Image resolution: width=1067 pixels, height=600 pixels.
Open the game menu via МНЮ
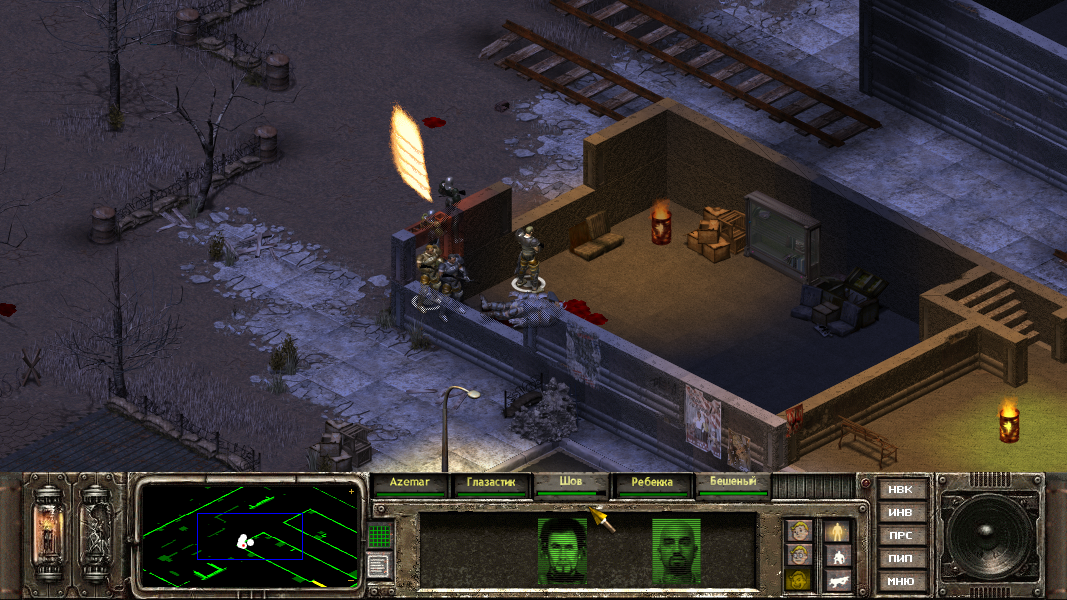pyautogui.click(x=900, y=581)
